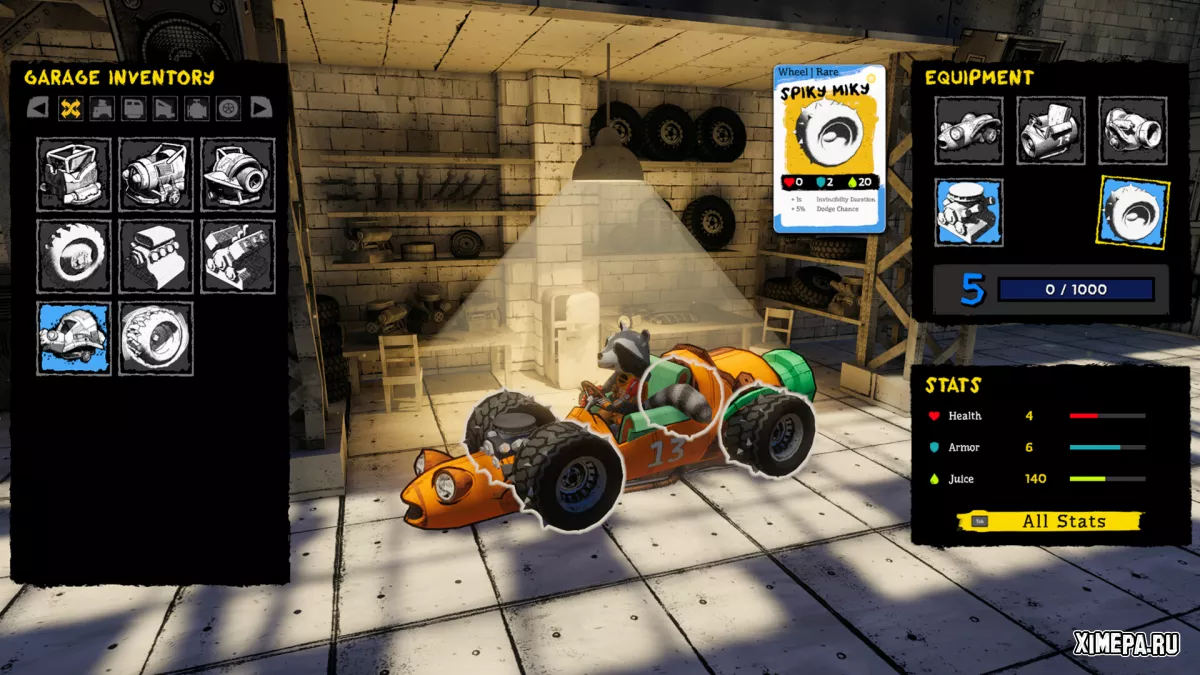Select the blue-highlighted helmet-shaped part in inventory

click(x=73, y=338)
